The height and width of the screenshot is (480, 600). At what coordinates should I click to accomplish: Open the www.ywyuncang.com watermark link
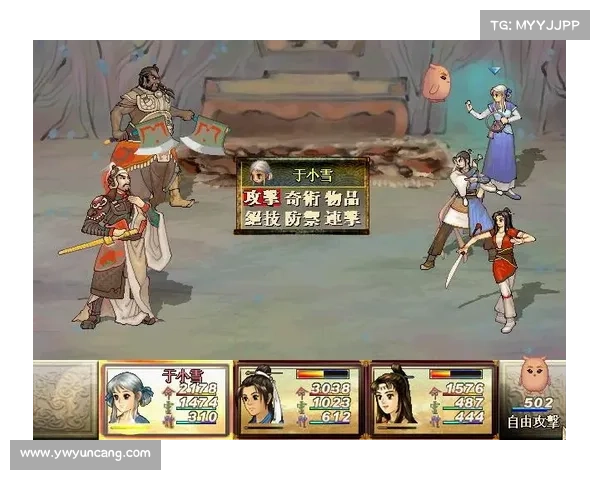[x=86, y=453]
